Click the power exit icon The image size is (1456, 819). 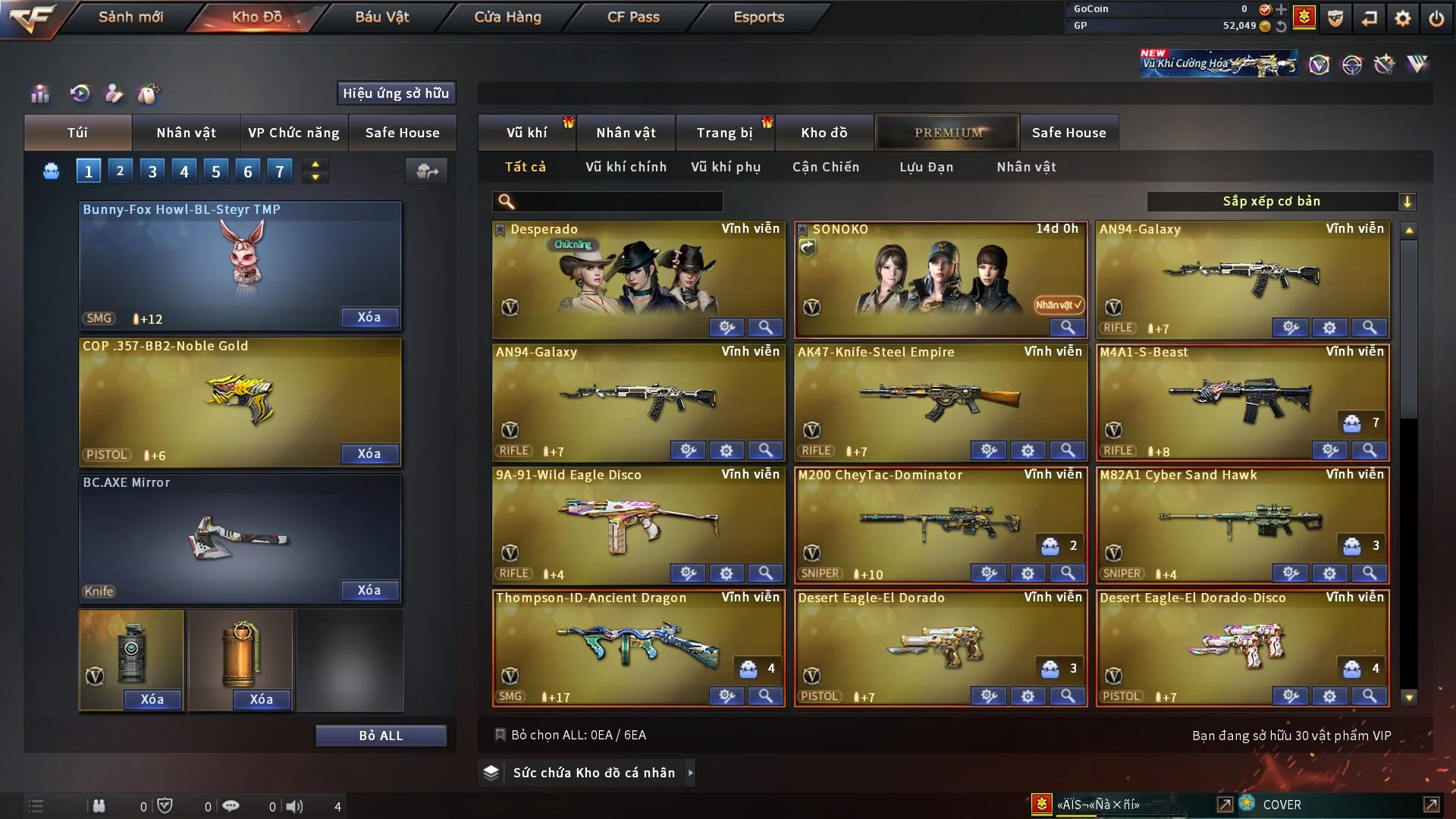click(1436, 18)
